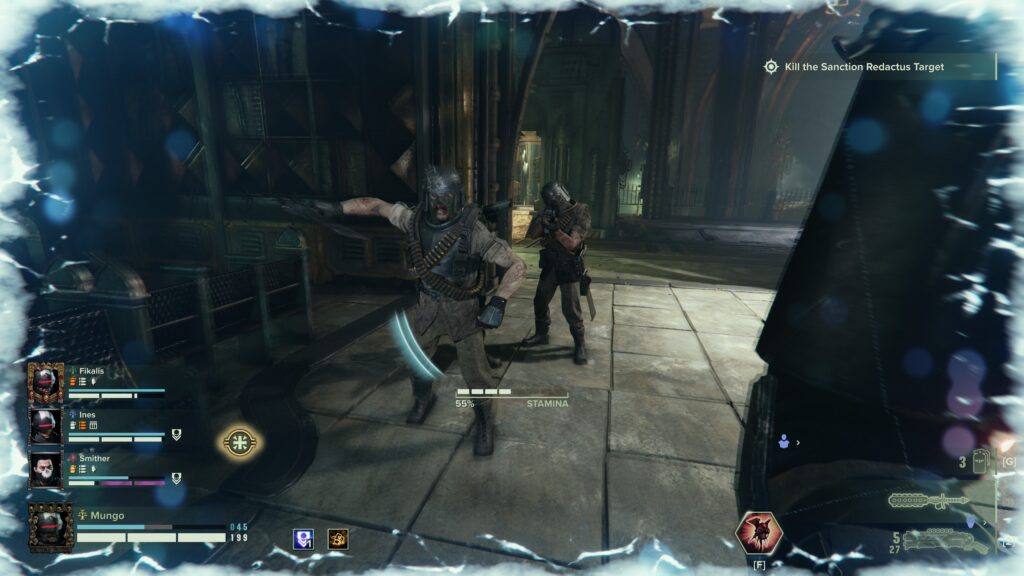Select the glowing gold objective marker icon

pos(240,441)
